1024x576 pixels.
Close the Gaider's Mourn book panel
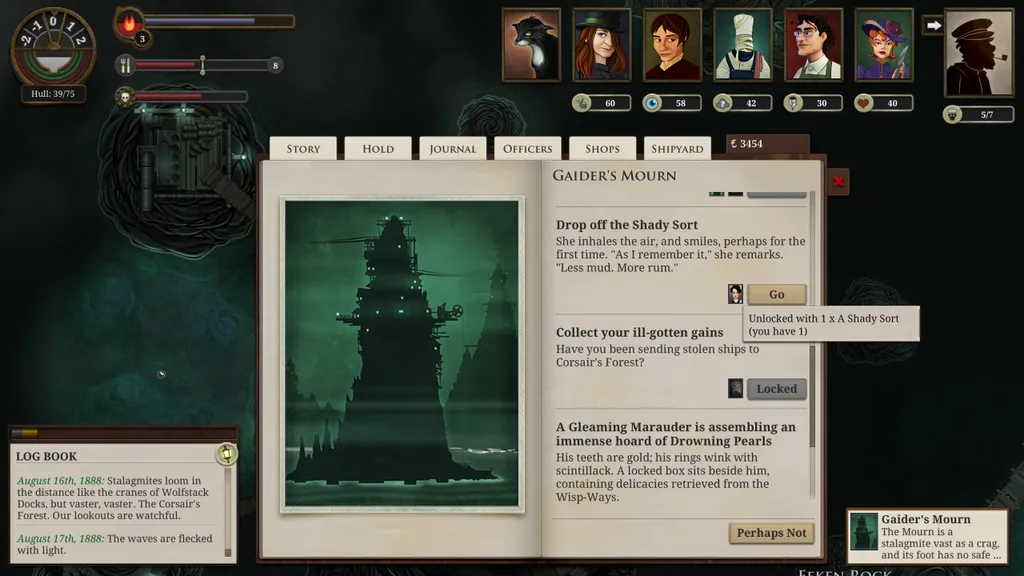point(839,182)
